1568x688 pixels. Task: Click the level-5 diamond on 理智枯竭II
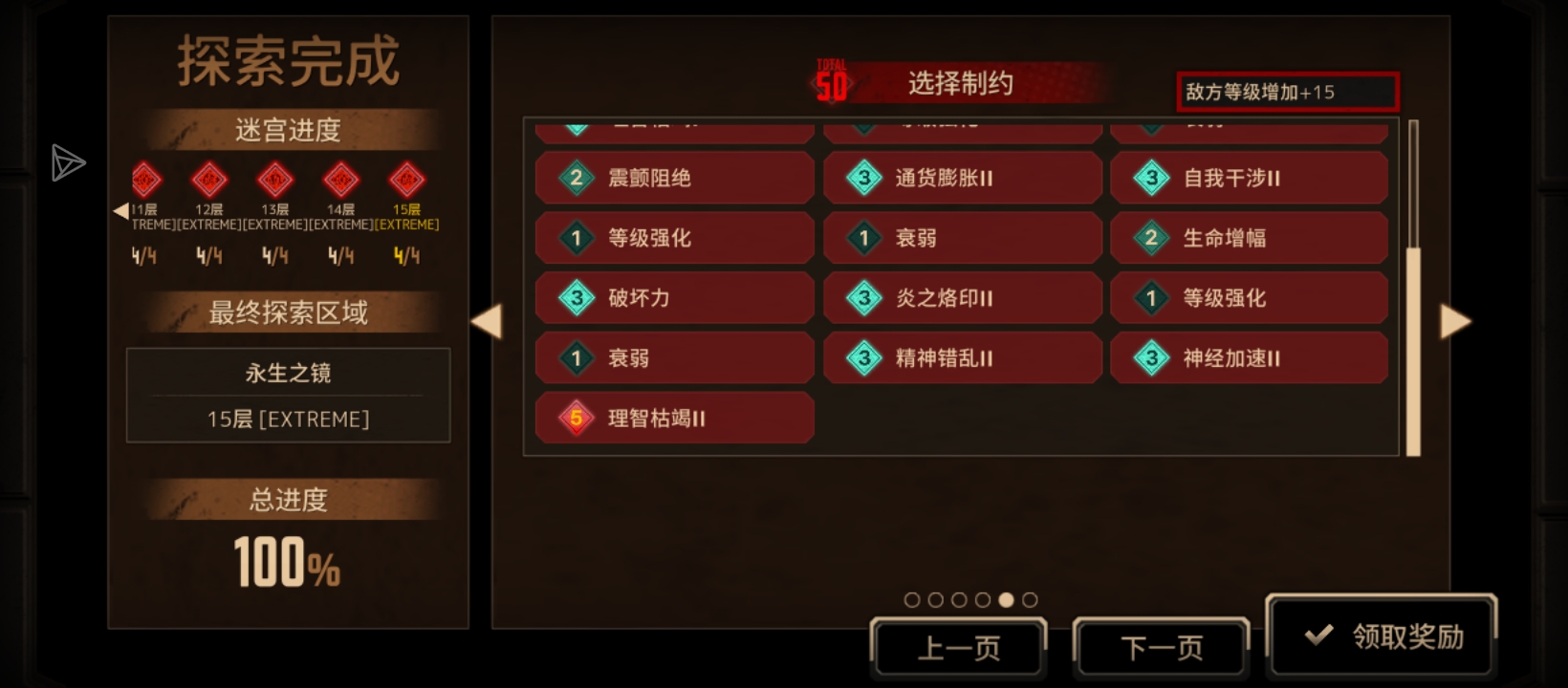tap(575, 418)
